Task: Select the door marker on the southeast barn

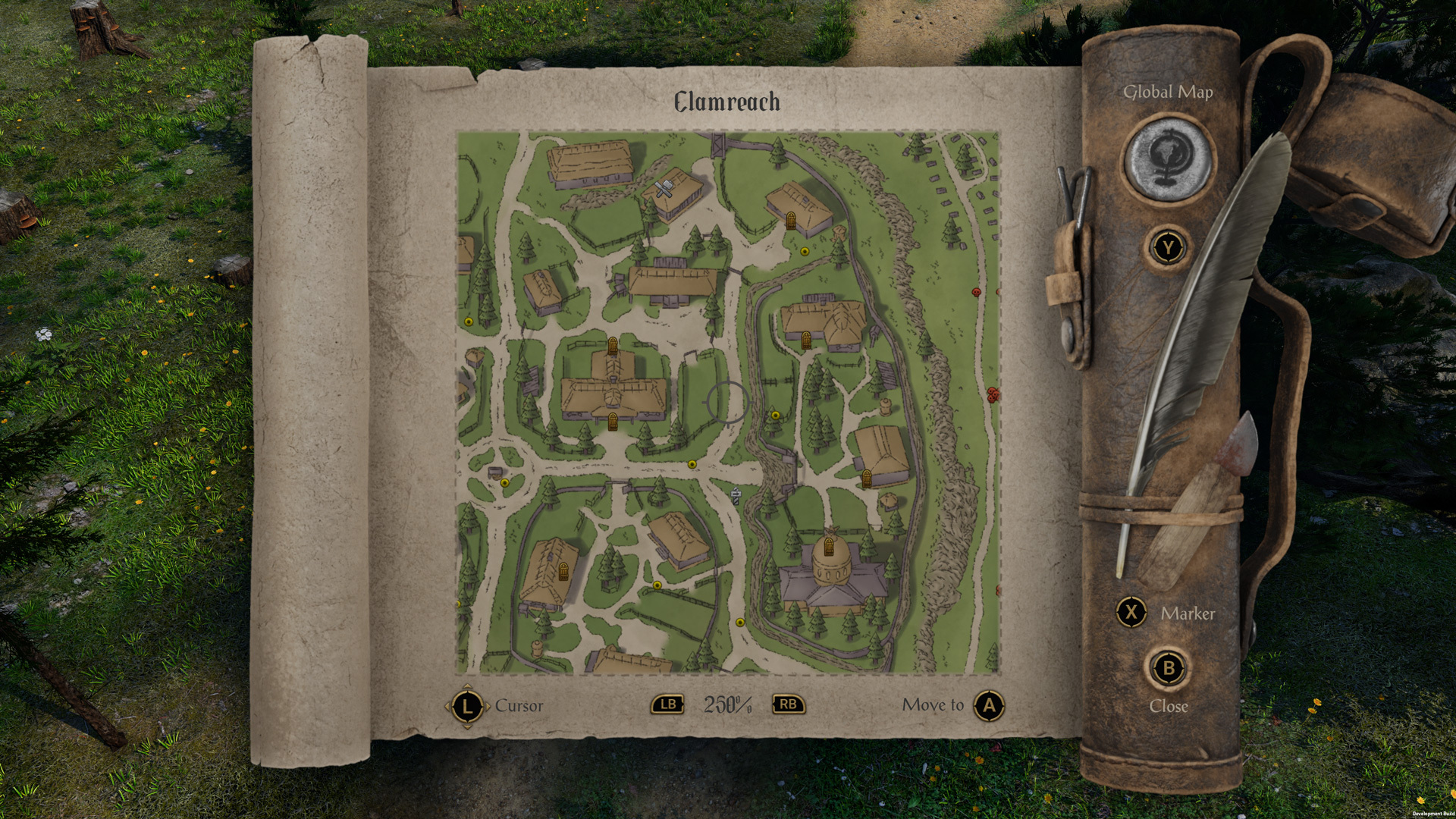Action: 867,478
